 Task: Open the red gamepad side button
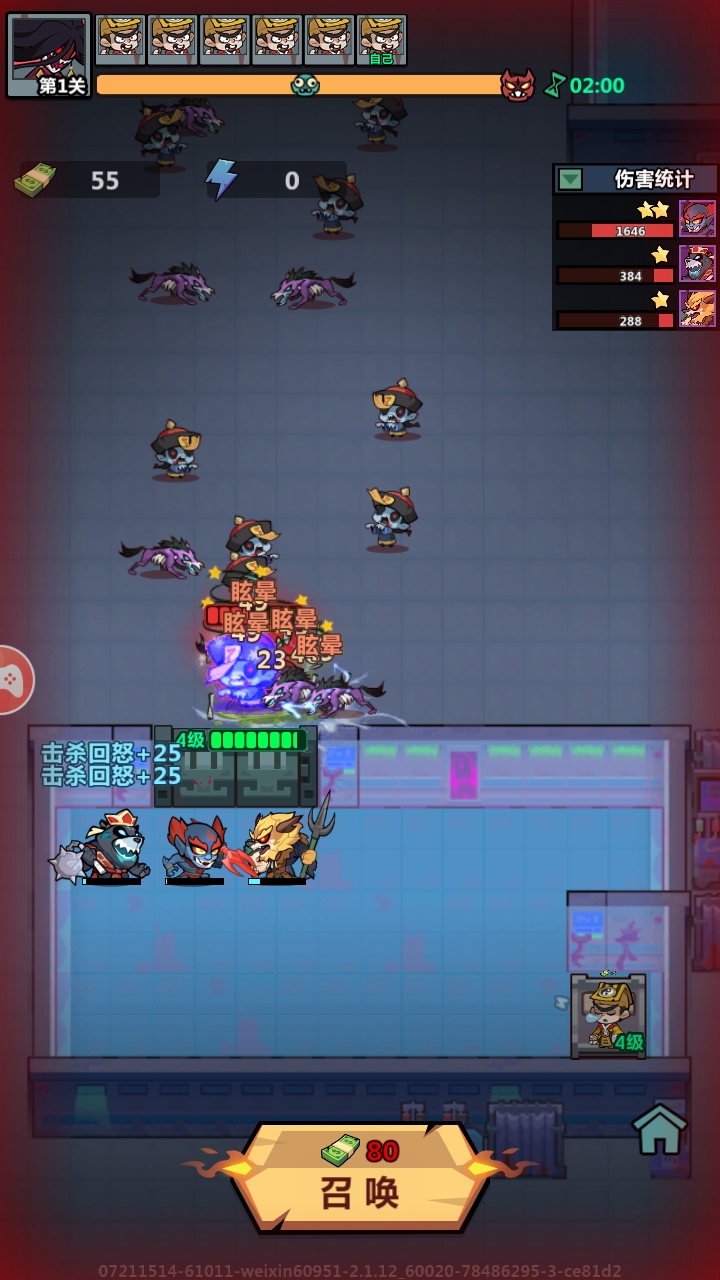tap(12, 680)
